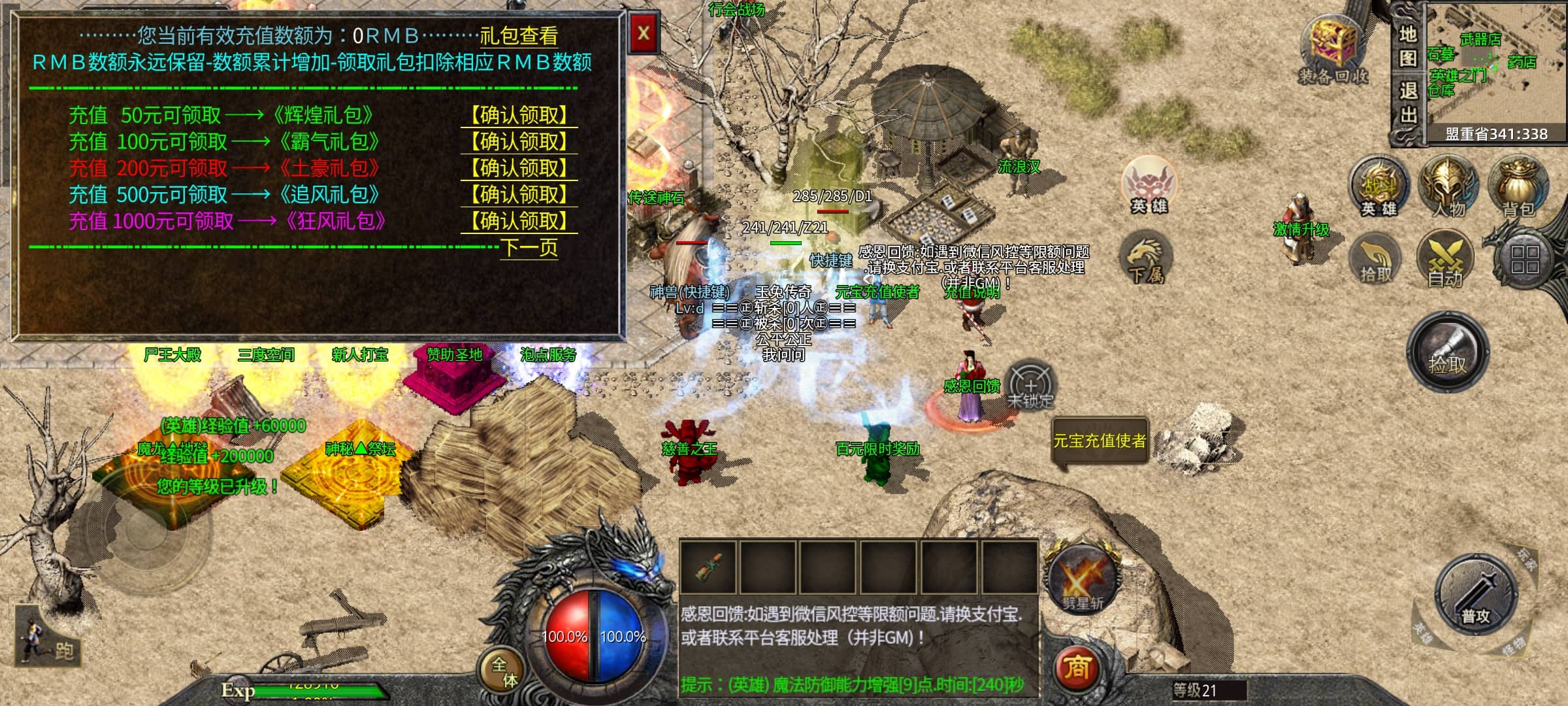
Task: Confirm claim for 辉煌礼包 50元 pack
Action: pyautogui.click(x=520, y=116)
